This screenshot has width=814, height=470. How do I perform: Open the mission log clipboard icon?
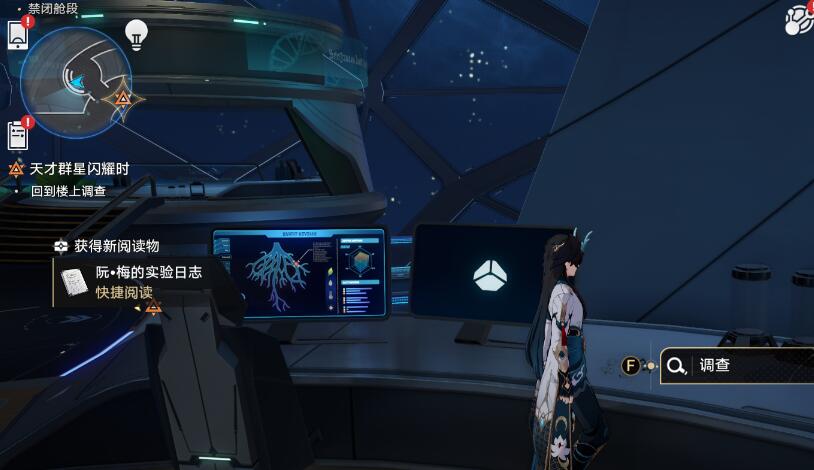pos(18,134)
